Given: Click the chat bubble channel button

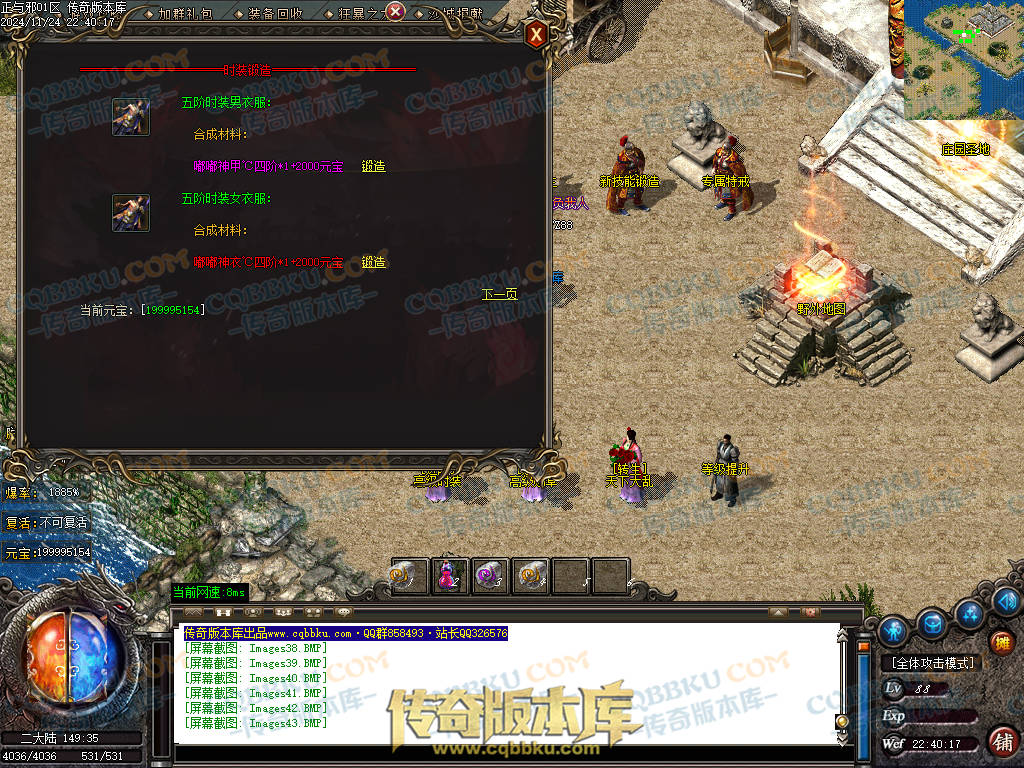Looking at the screenshot, I should point(344,611).
